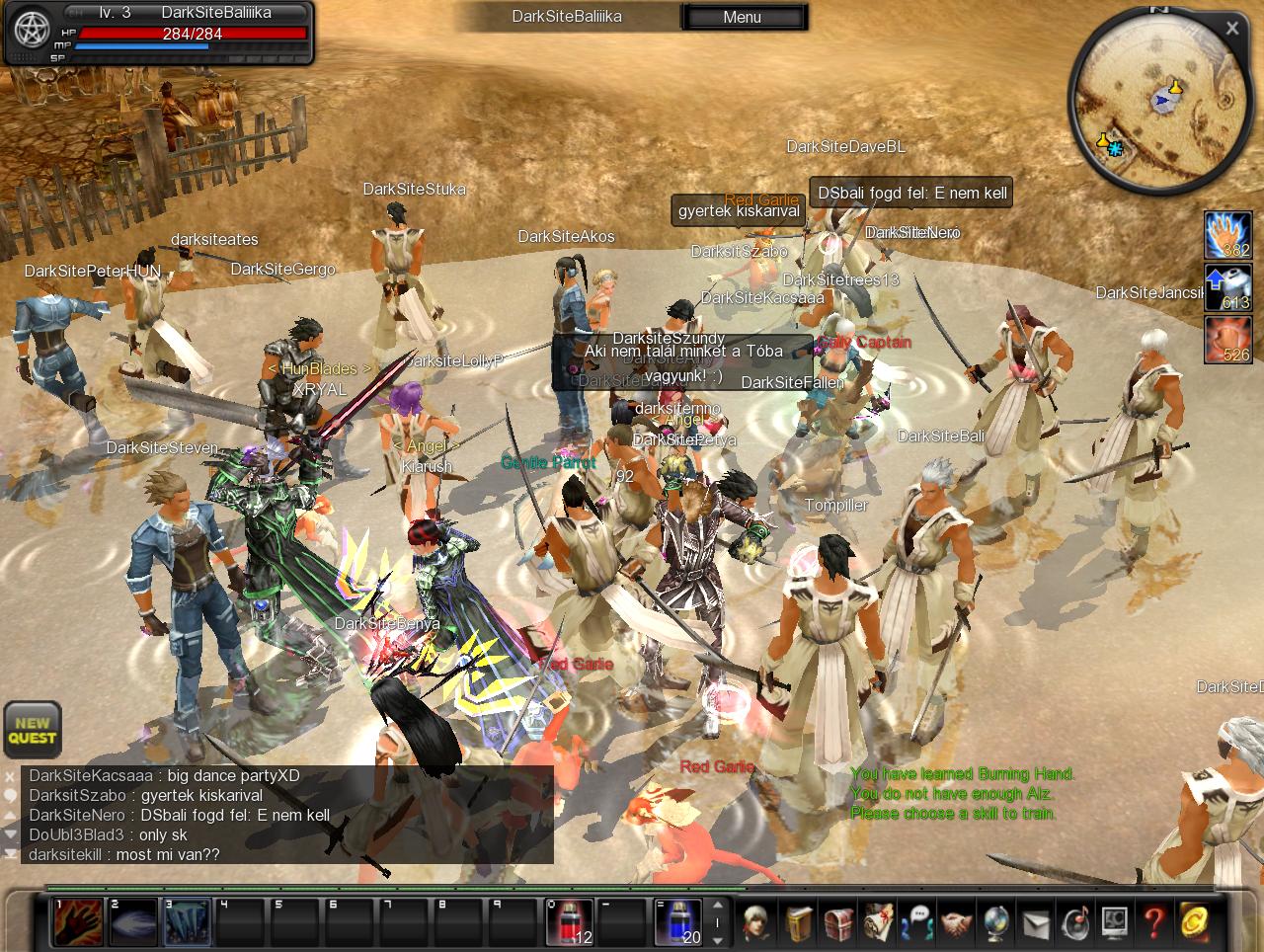Open the globe world map icon
The image size is (1264, 952).
pos(996,922)
